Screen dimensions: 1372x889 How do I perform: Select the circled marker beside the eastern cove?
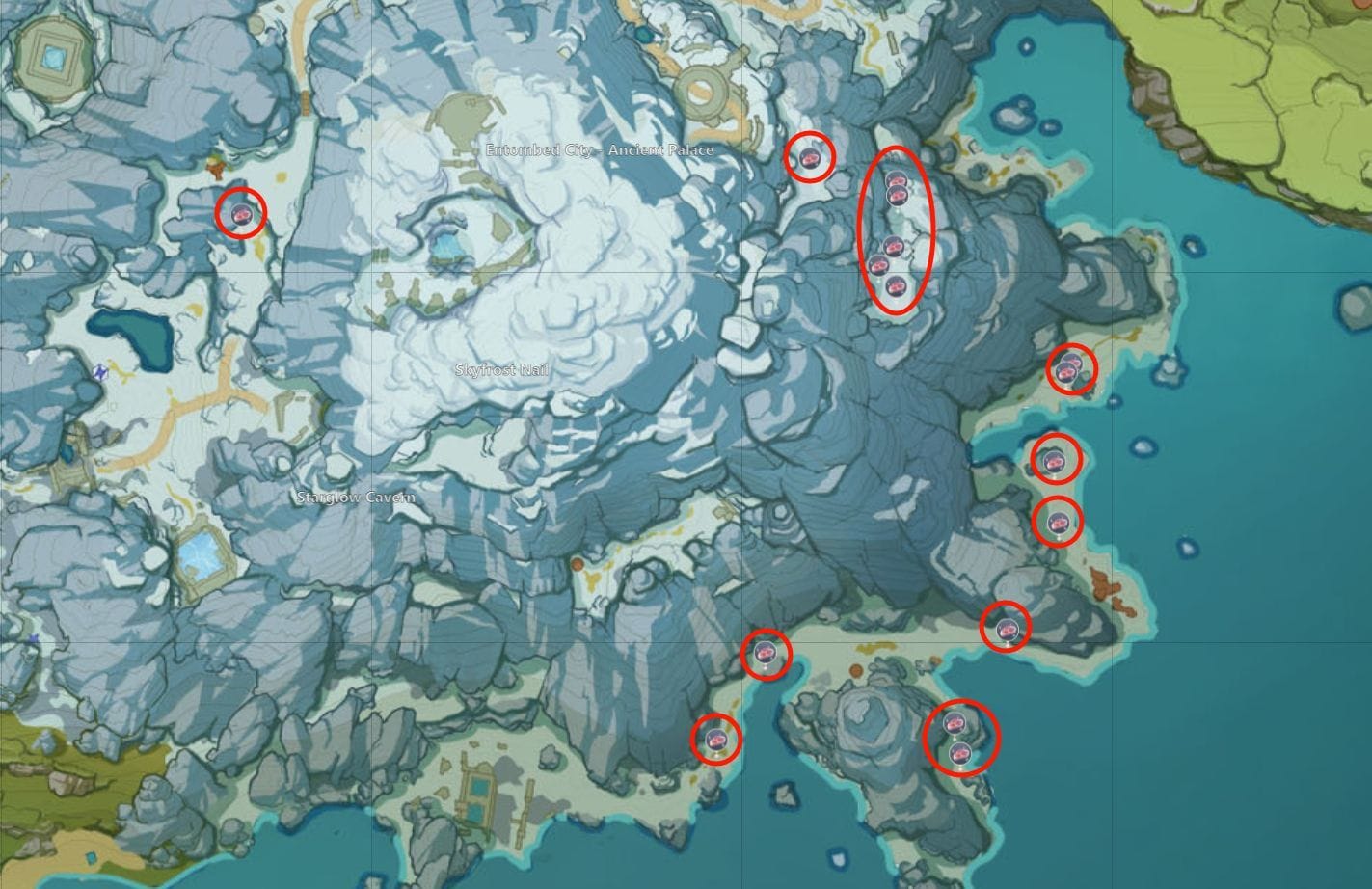(1054, 461)
